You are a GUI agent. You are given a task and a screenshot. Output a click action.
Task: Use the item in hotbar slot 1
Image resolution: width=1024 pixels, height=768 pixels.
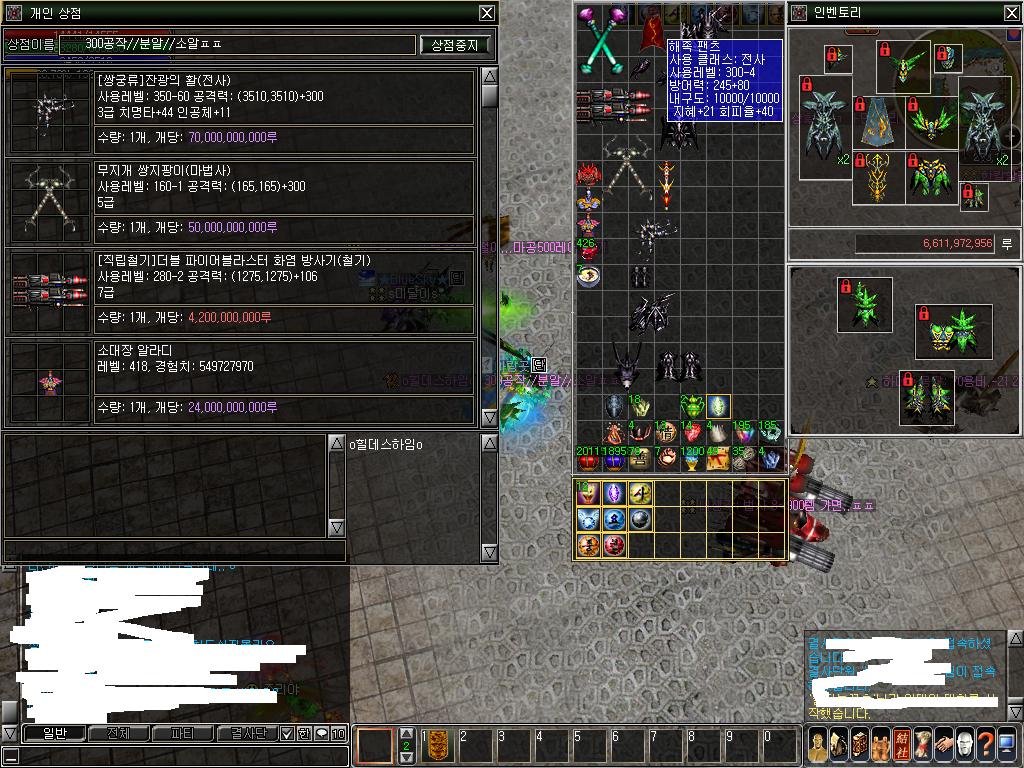[x=437, y=744]
